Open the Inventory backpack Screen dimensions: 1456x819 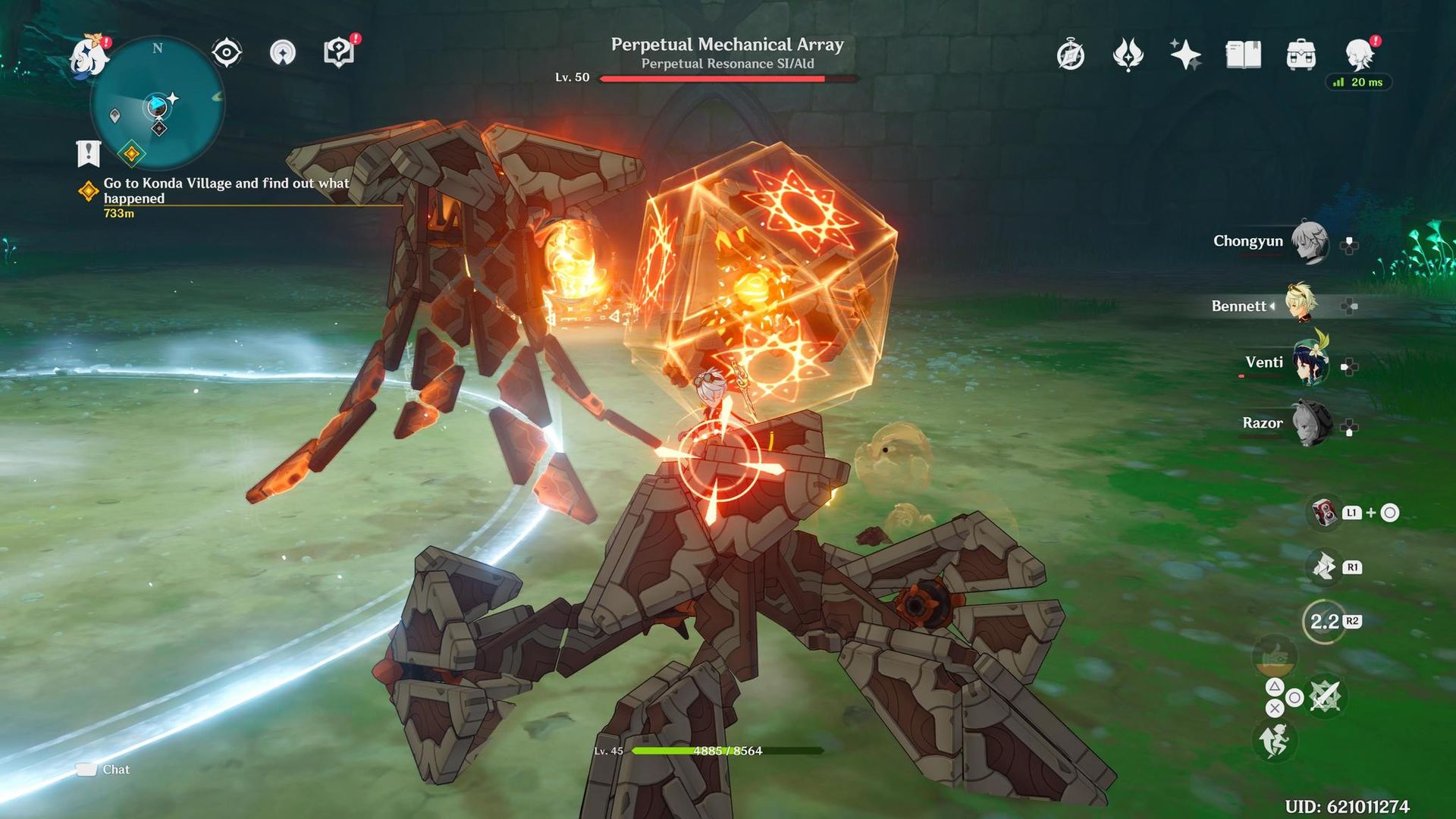[1300, 55]
